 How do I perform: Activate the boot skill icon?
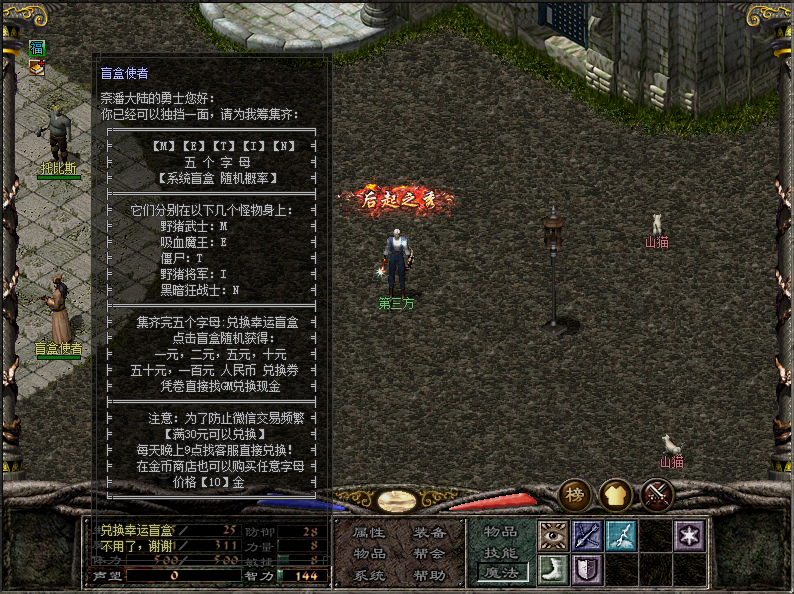[553, 570]
